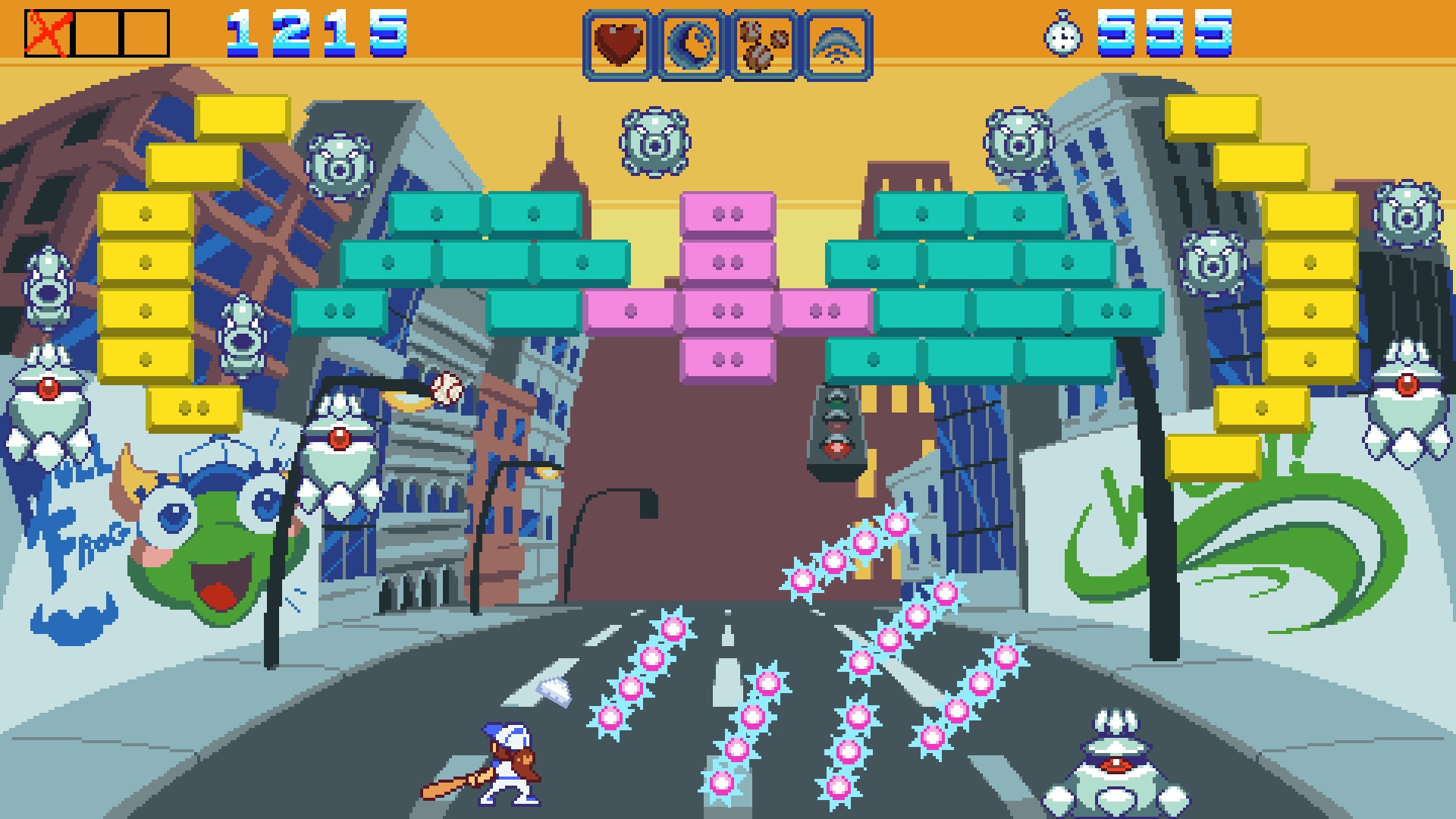The image size is (1456, 819).
Task: Click the stopwatch icon beside the 555 timer
Action: (1064, 36)
